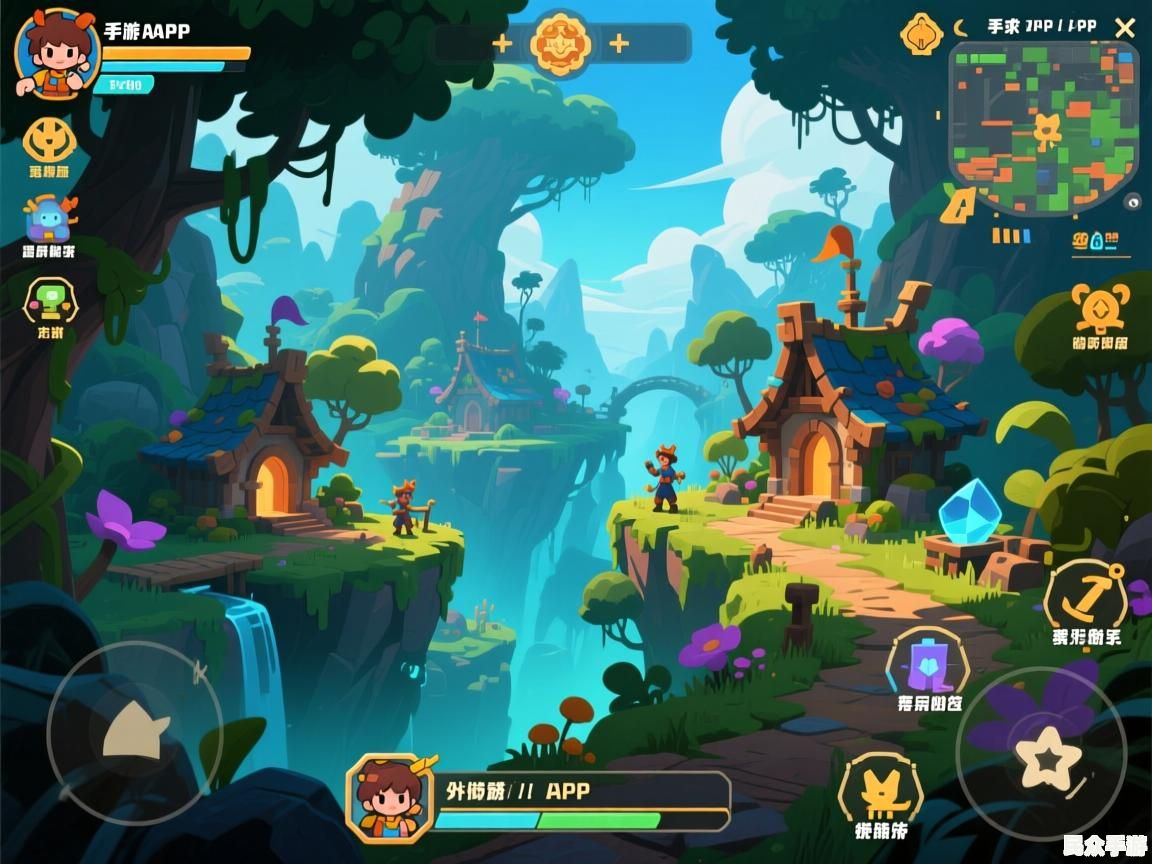Activate the pickaxe tool ability button

click(1085, 596)
